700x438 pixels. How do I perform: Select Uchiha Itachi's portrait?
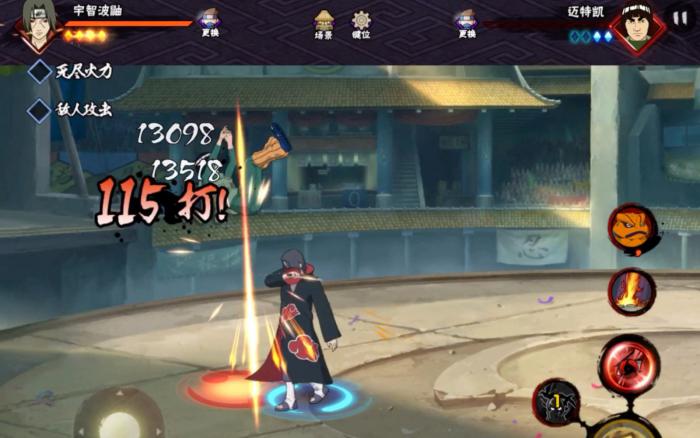(37, 25)
